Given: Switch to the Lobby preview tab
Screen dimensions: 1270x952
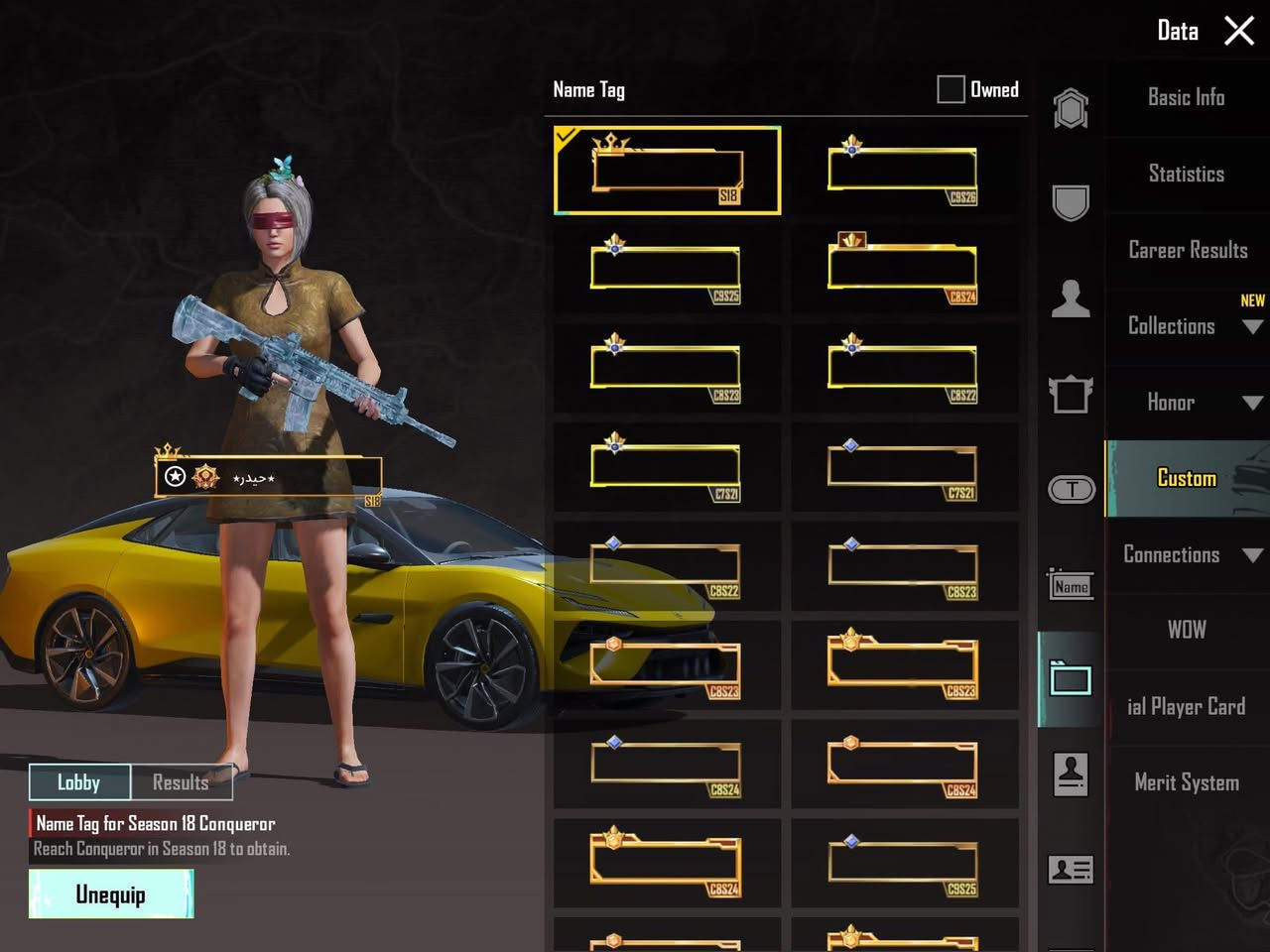Looking at the screenshot, I should tap(79, 782).
